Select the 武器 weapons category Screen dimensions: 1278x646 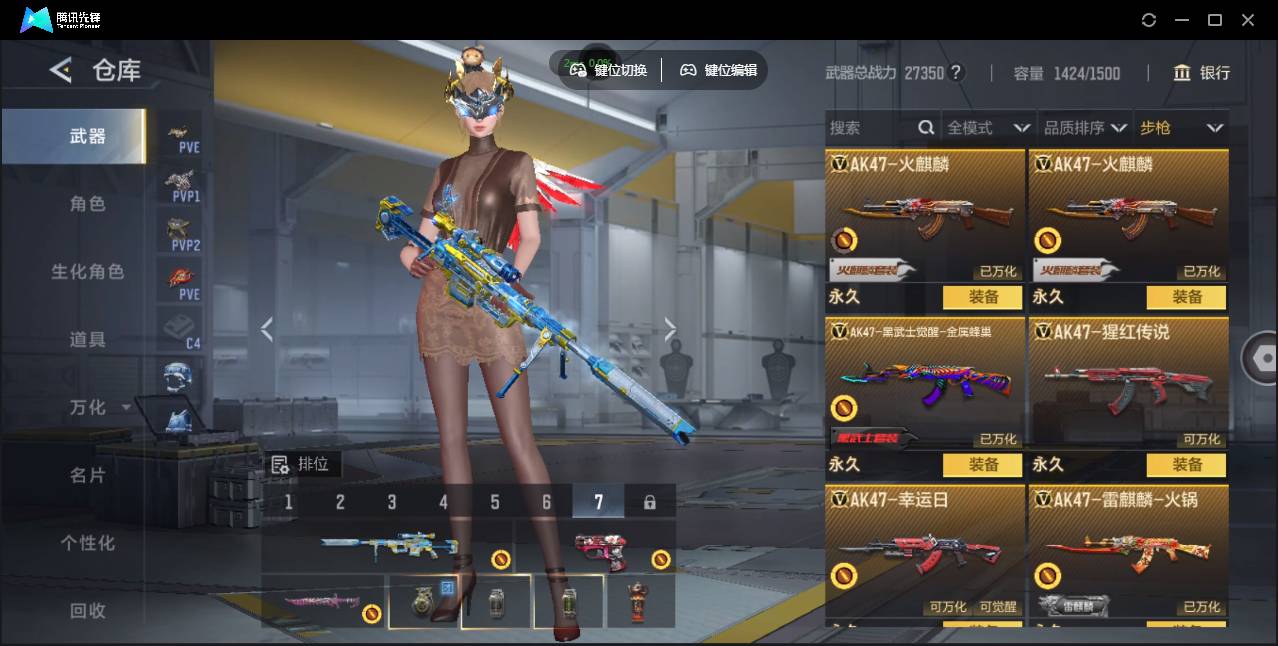87,136
